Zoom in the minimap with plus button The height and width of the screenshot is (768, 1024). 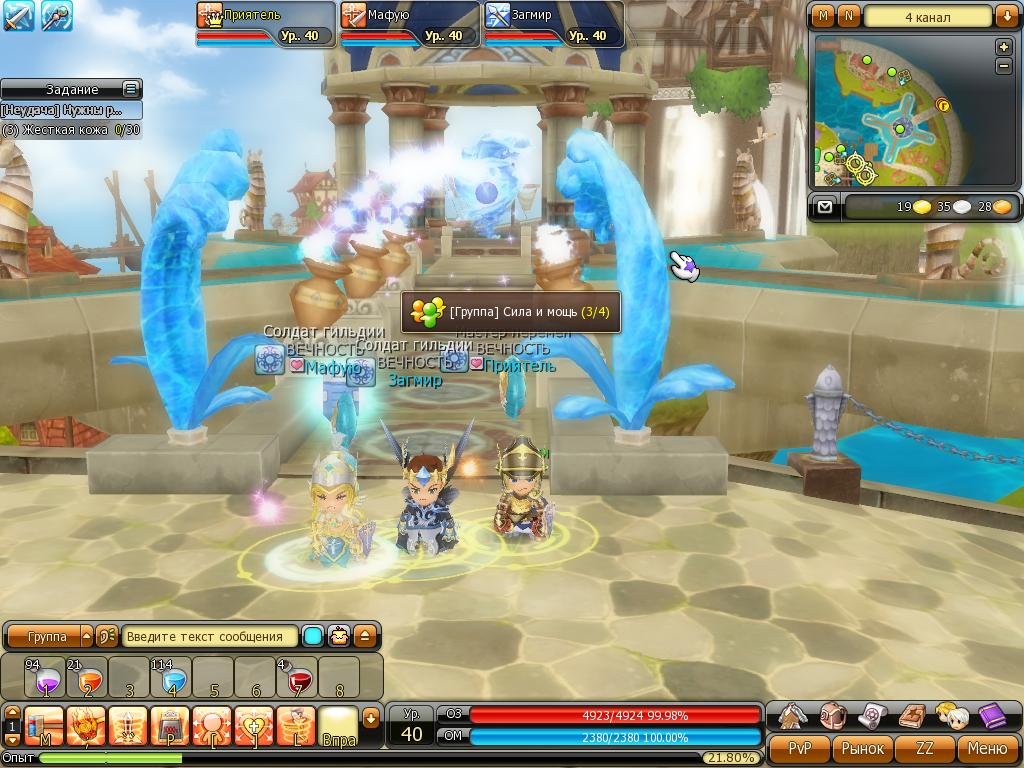click(x=1004, y=47)
